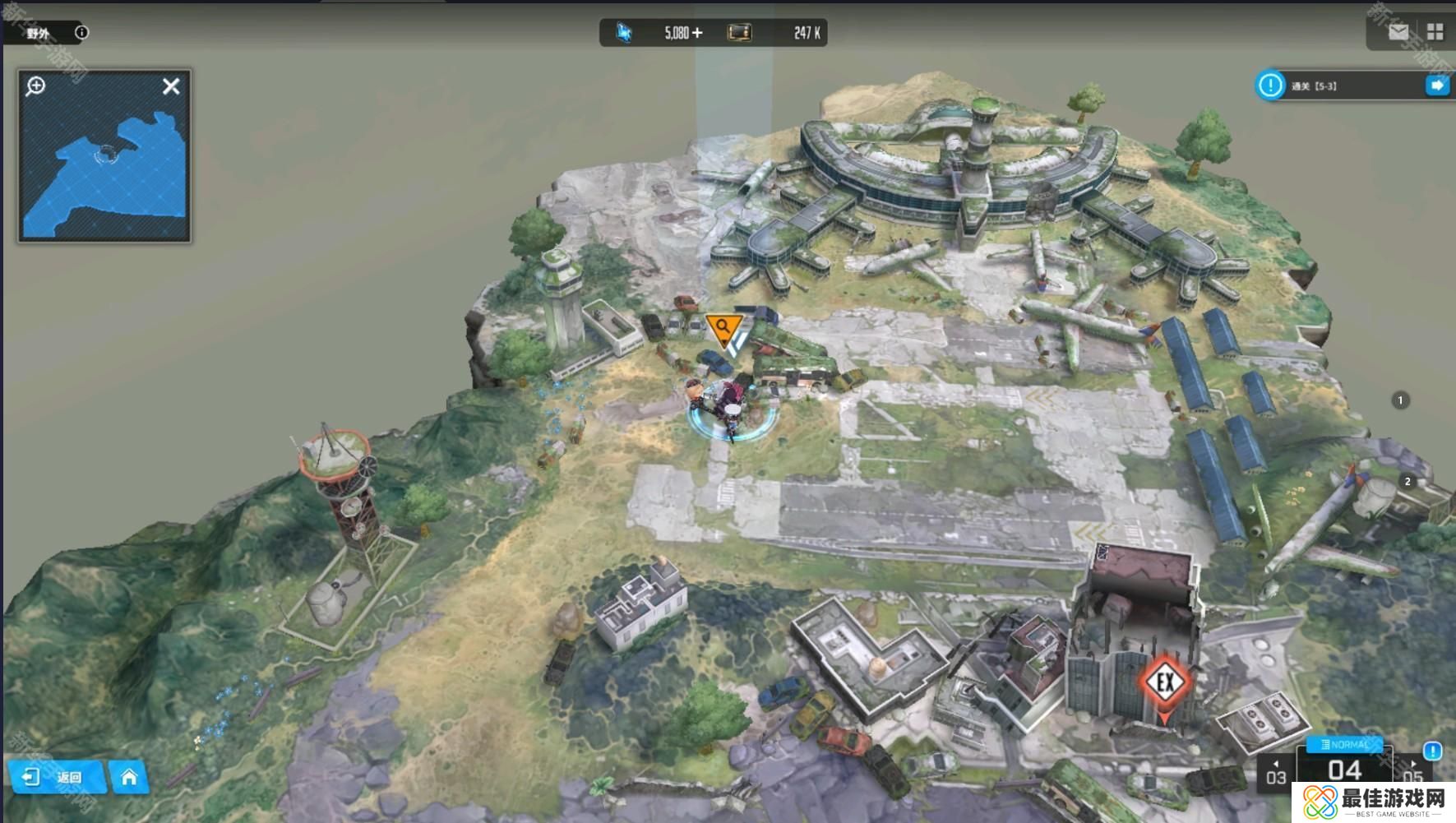The height and width of the screenshot is (823, 1456).
Task: Toggle the NORMAL difficulty label
Action: point(1345,745)
